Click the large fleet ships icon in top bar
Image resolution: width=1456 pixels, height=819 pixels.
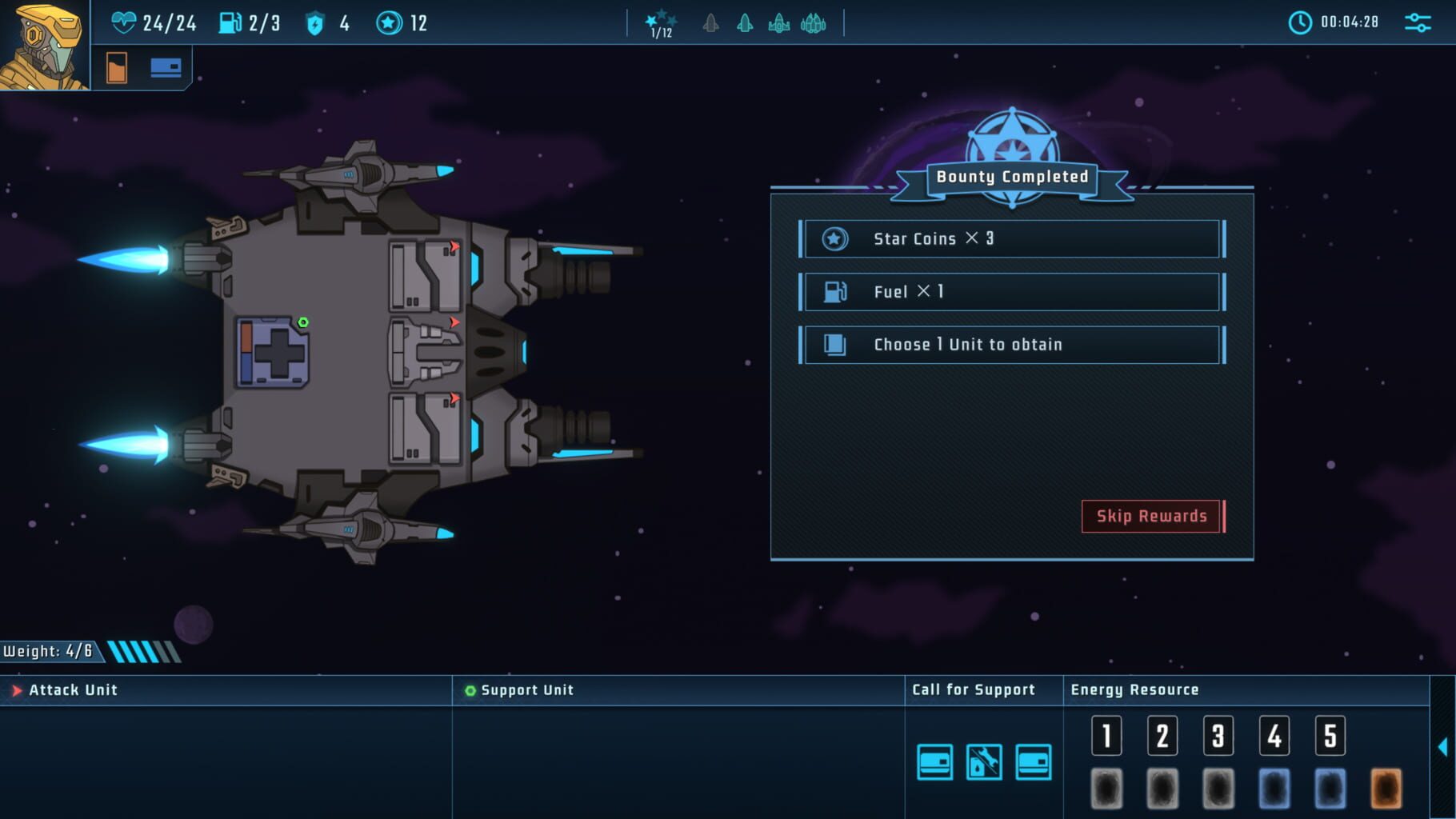click(814, 24)
